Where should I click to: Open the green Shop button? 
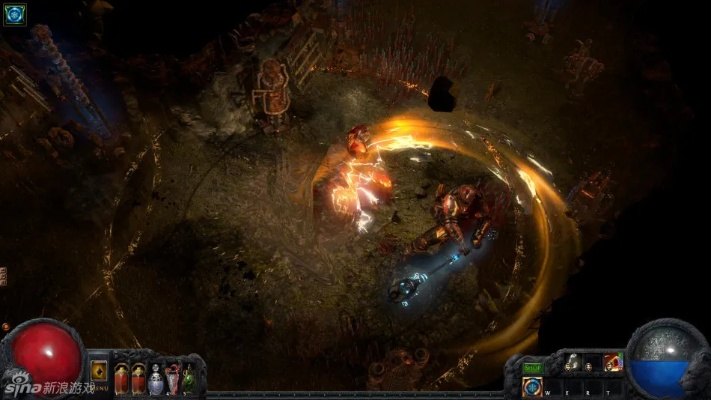533,369
